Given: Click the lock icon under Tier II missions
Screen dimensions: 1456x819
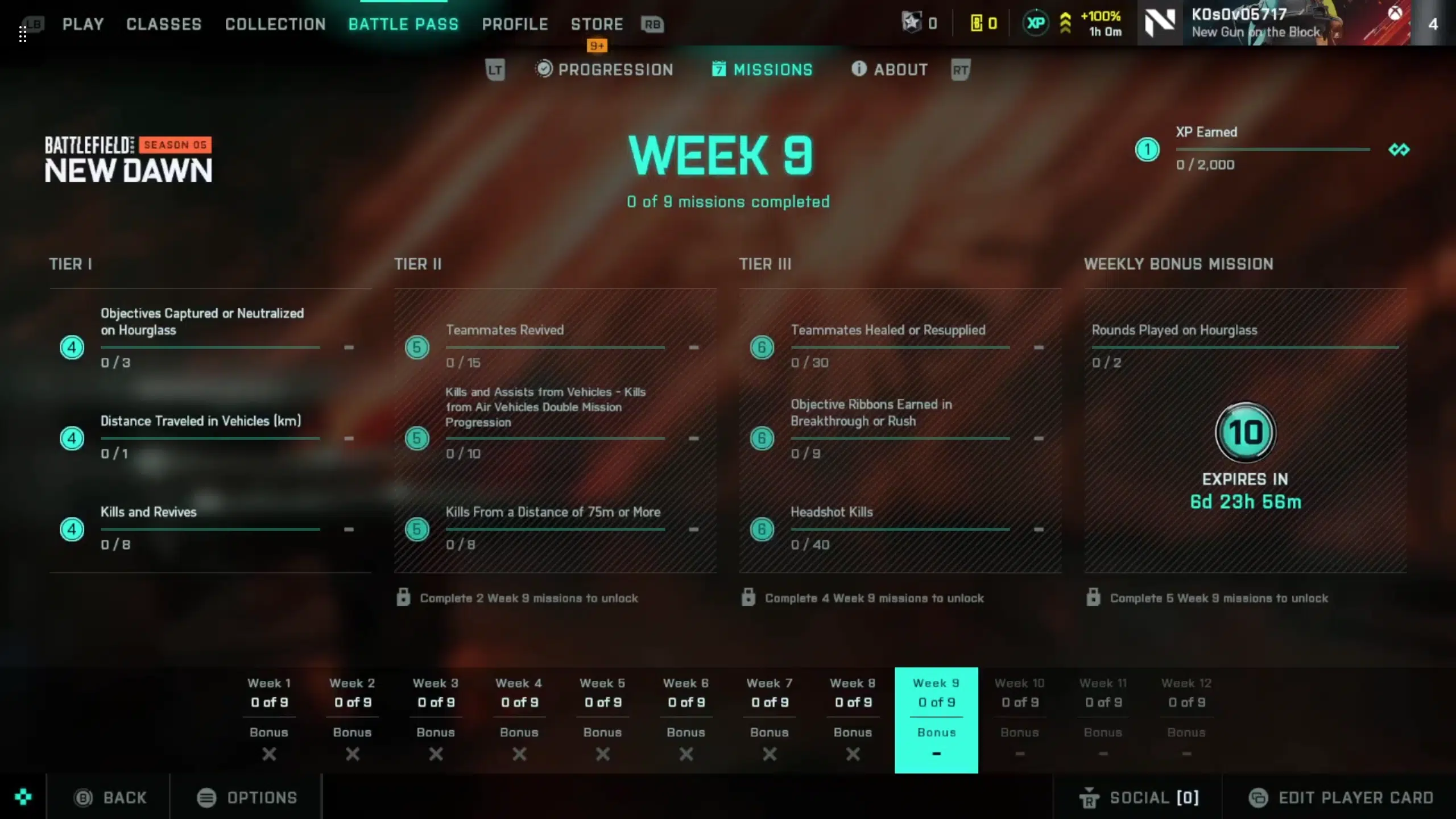Looking at the screenshot, I should tap(404, 598).
